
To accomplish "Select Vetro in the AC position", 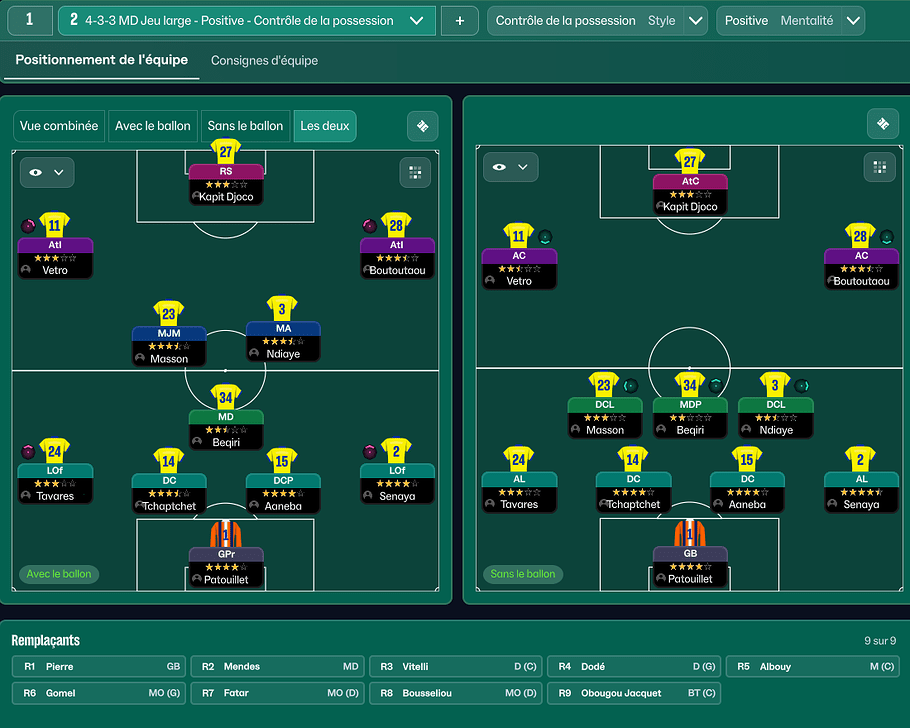I will tap(518, 268).
